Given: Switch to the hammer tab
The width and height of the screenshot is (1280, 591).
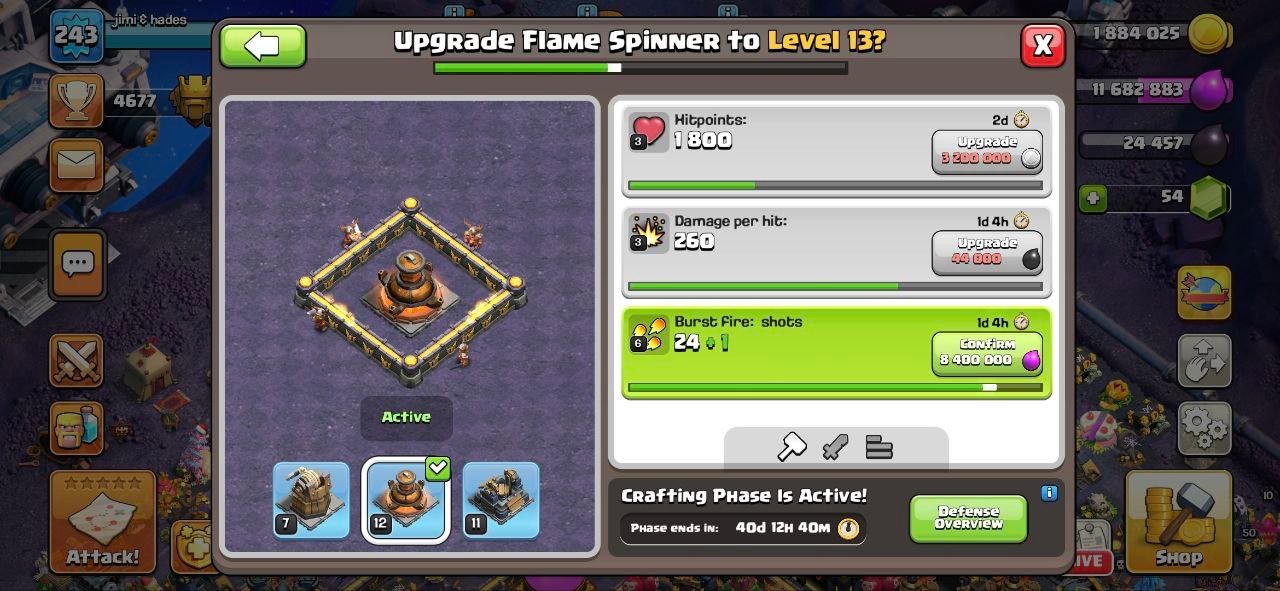Looking at the screenshot, I should click(x=792, y=447).
